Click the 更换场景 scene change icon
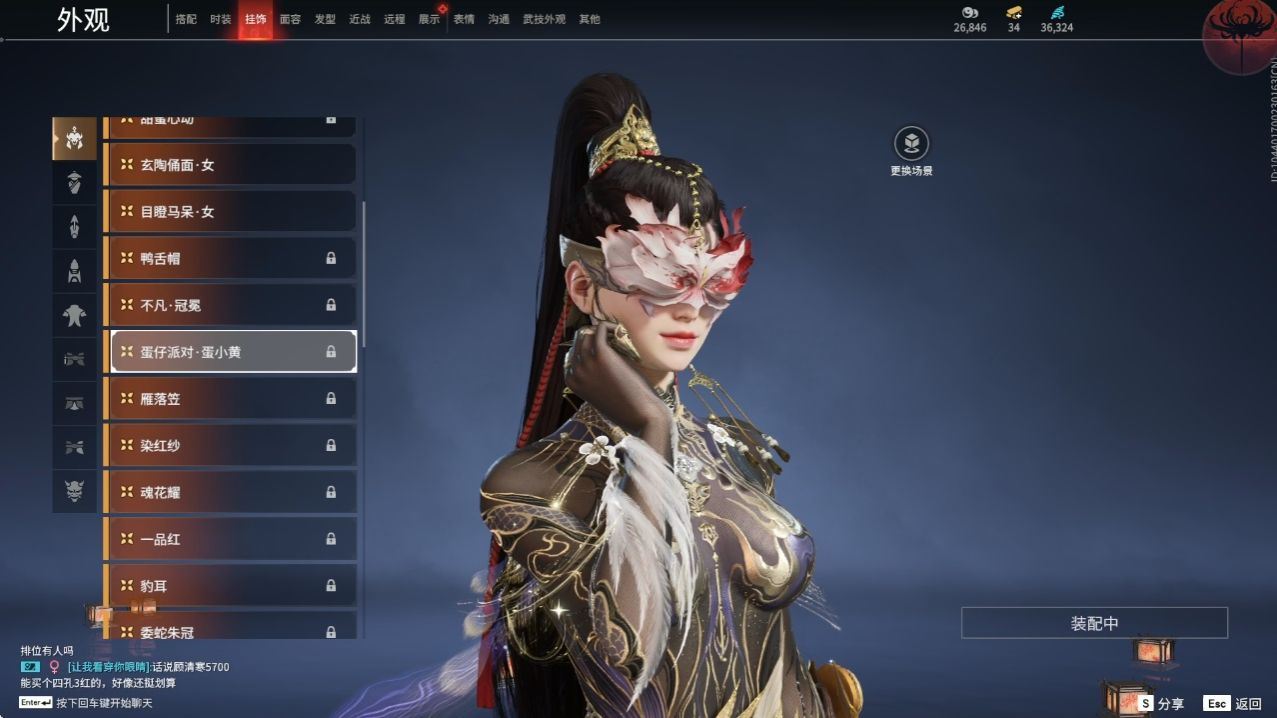 pyautogui.click(x=911, y=144)
